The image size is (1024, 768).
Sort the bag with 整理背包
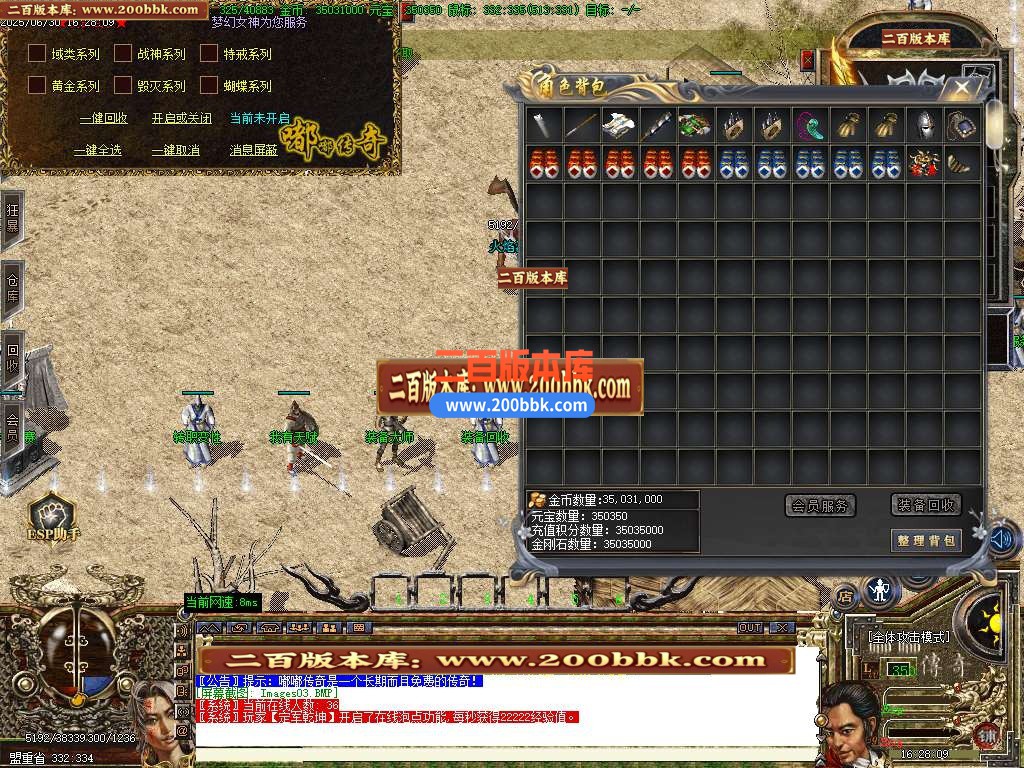tap(925, 541)
